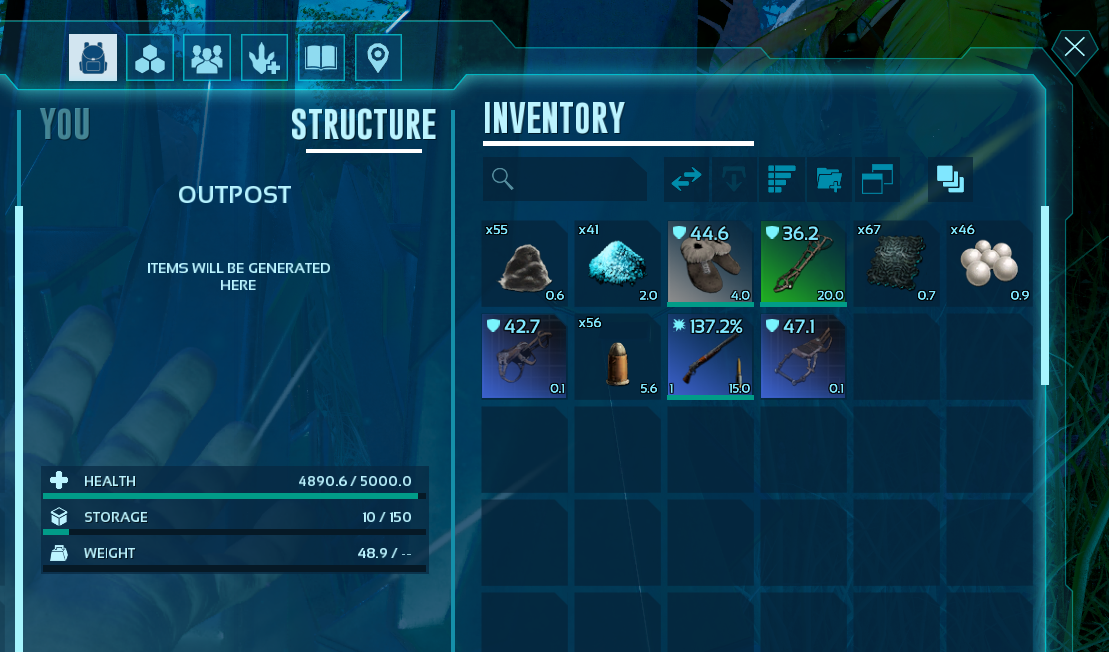The width and height of the screenshot is (1109, 652).
Task: Close the inventory window
Action: [x=1075, y=47]
